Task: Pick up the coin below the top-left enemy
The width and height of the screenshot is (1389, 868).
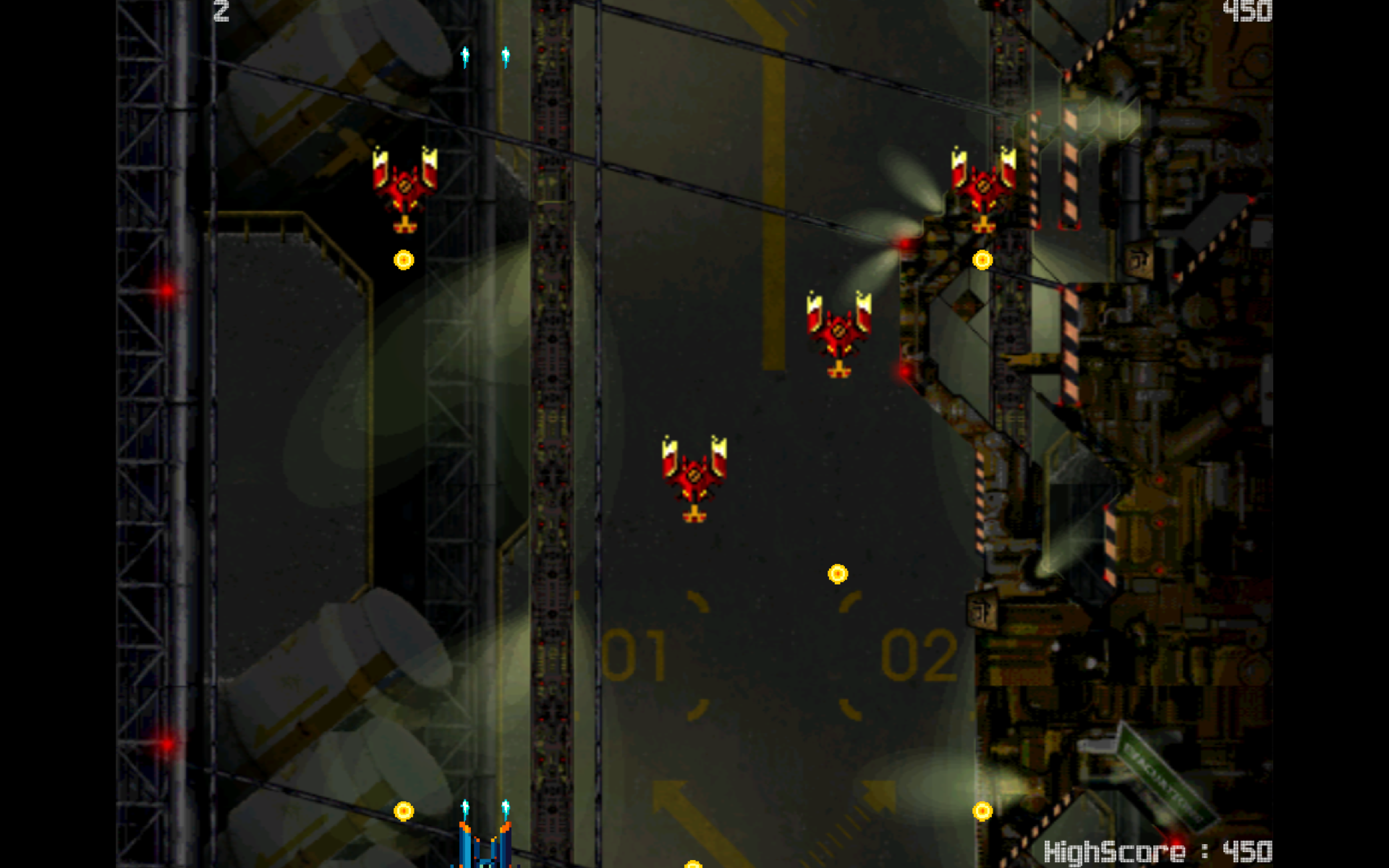Action: tap(403, 258)
